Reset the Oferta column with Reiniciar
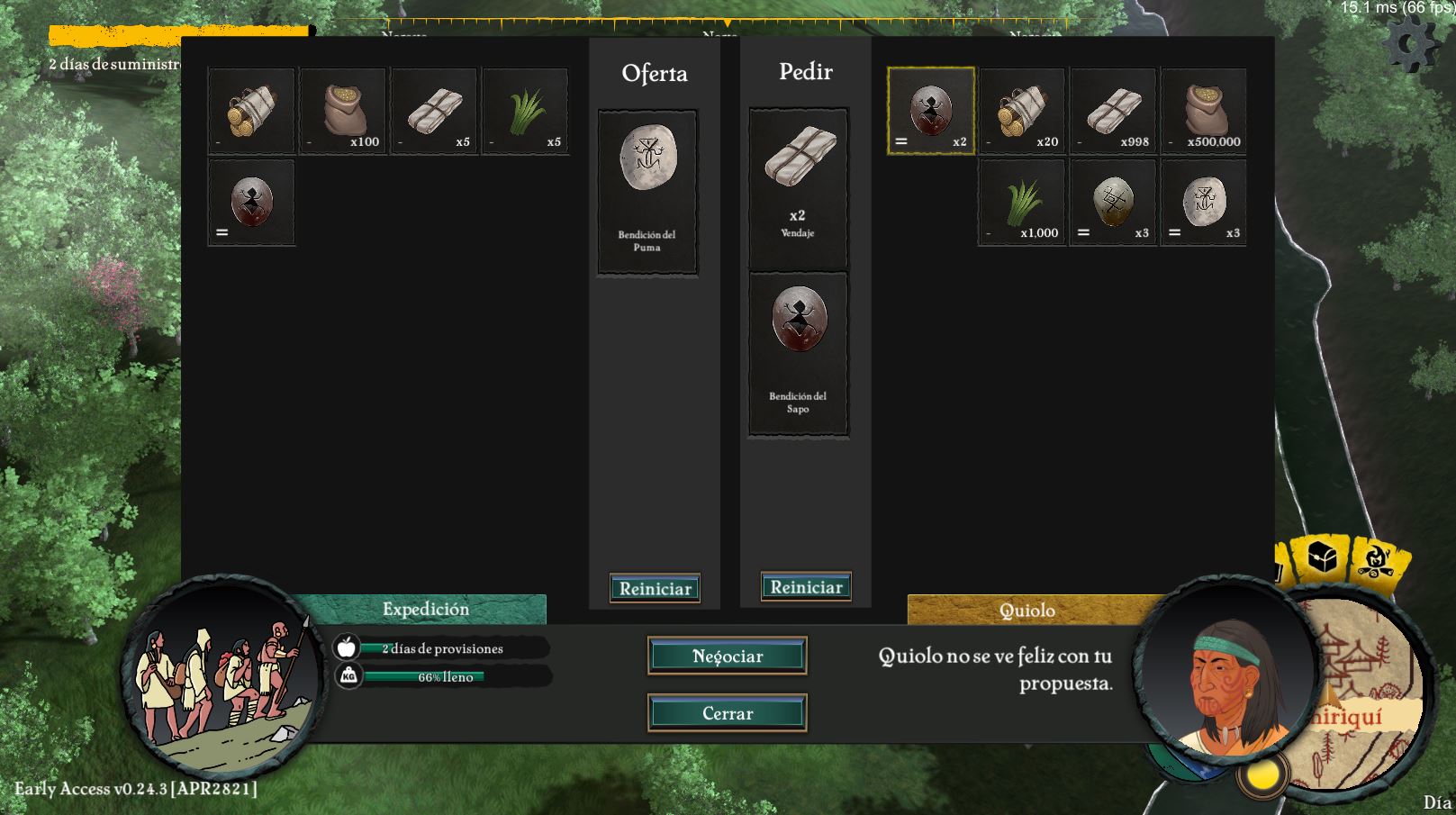 (655, 588)
